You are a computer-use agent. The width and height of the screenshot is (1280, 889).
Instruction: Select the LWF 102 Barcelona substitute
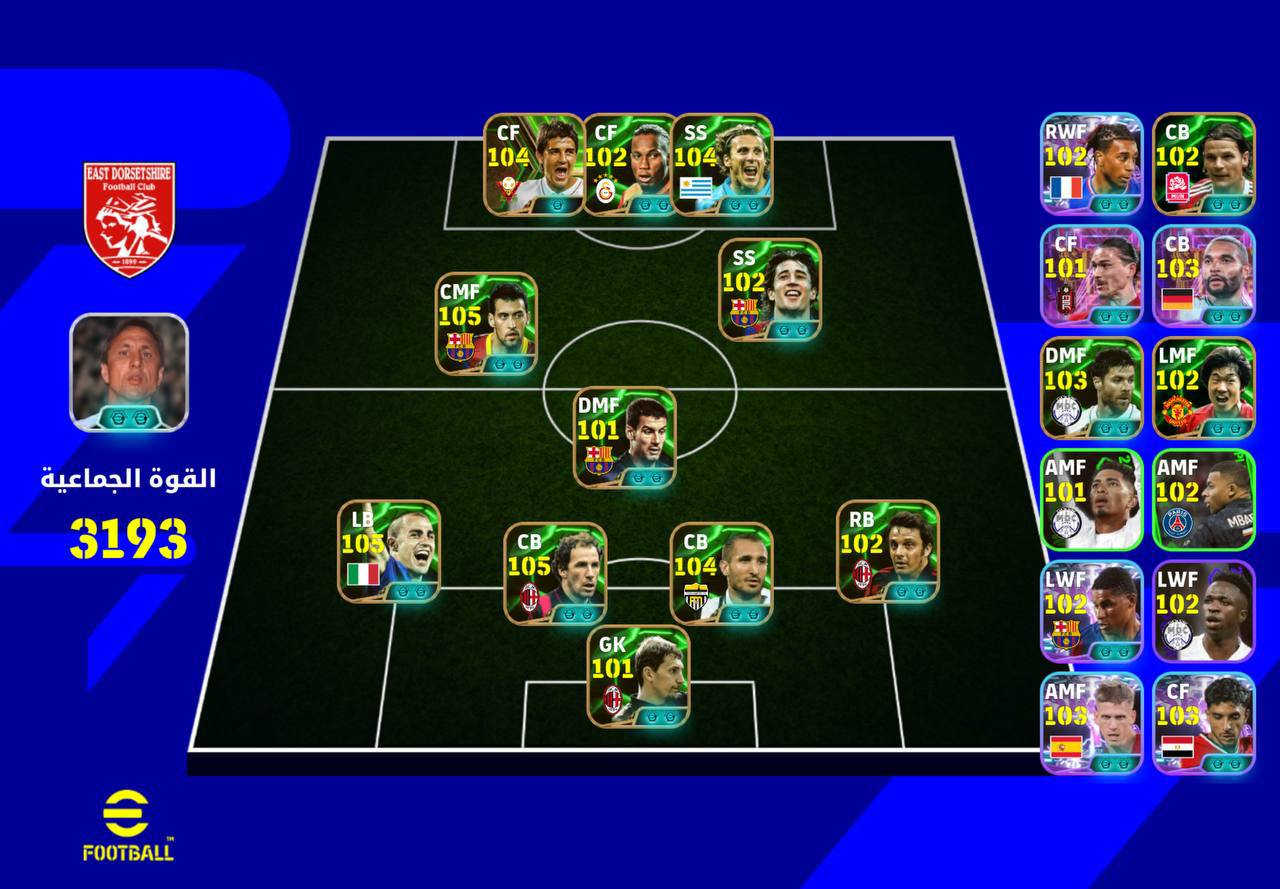pos(1091,612)
